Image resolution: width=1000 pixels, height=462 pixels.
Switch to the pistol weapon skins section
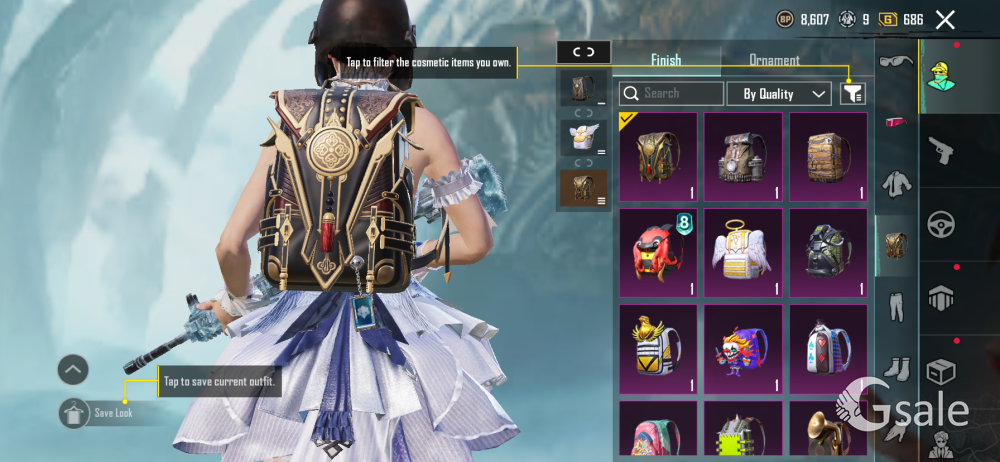pos(941,150)
